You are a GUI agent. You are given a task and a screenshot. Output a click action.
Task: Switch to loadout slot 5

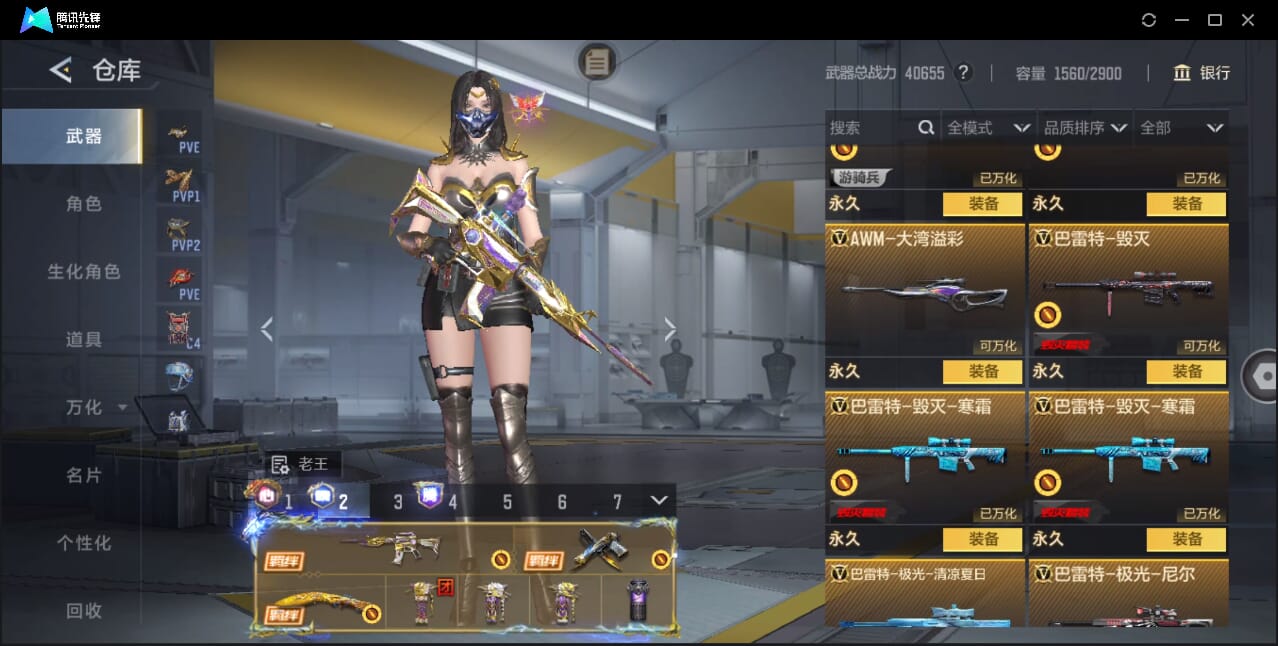507,502
